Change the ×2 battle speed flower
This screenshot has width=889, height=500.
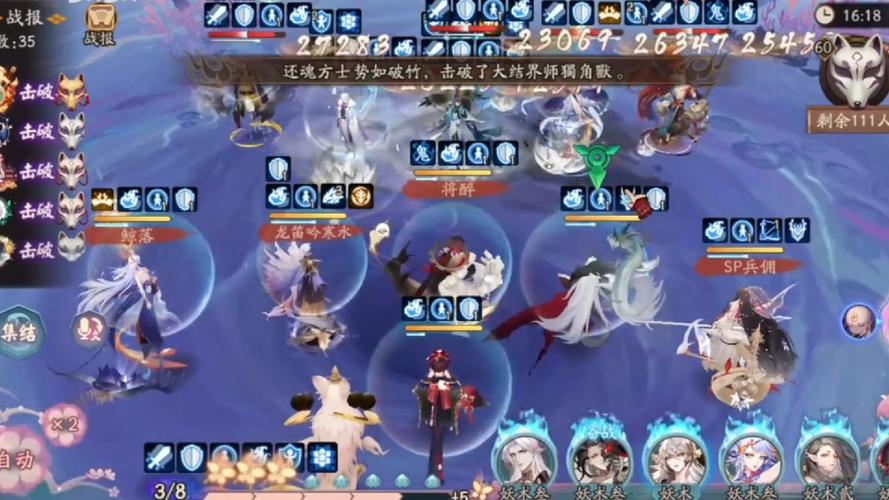point(63,424)
